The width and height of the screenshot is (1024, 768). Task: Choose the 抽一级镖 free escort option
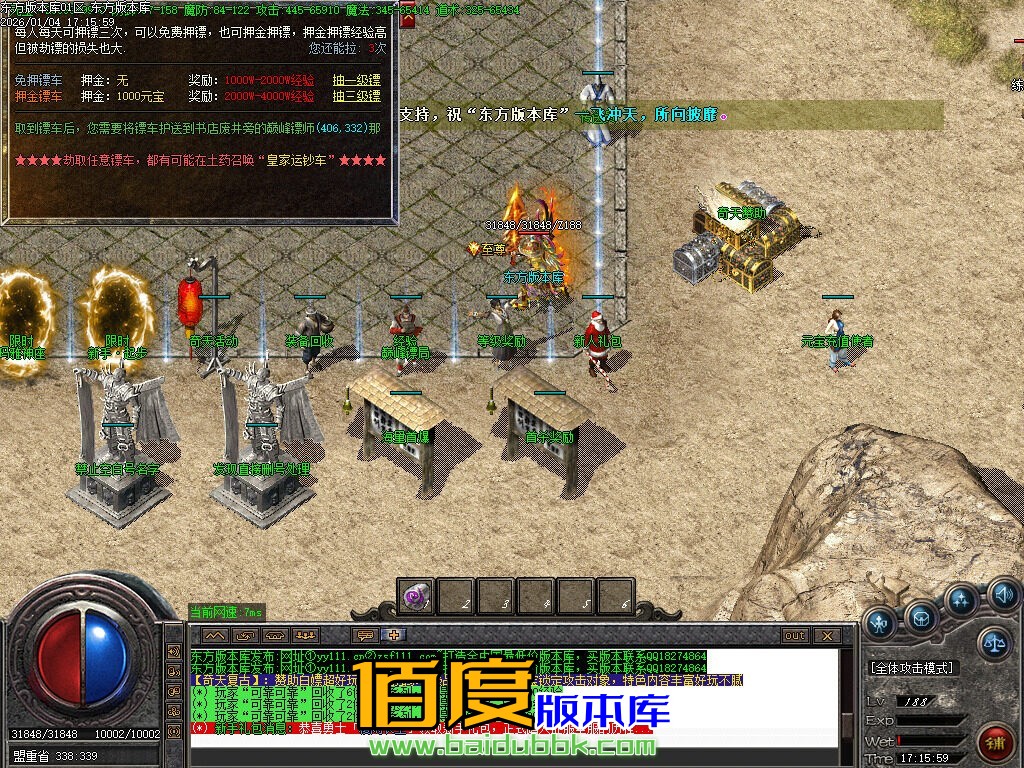(x=356, y=79)
